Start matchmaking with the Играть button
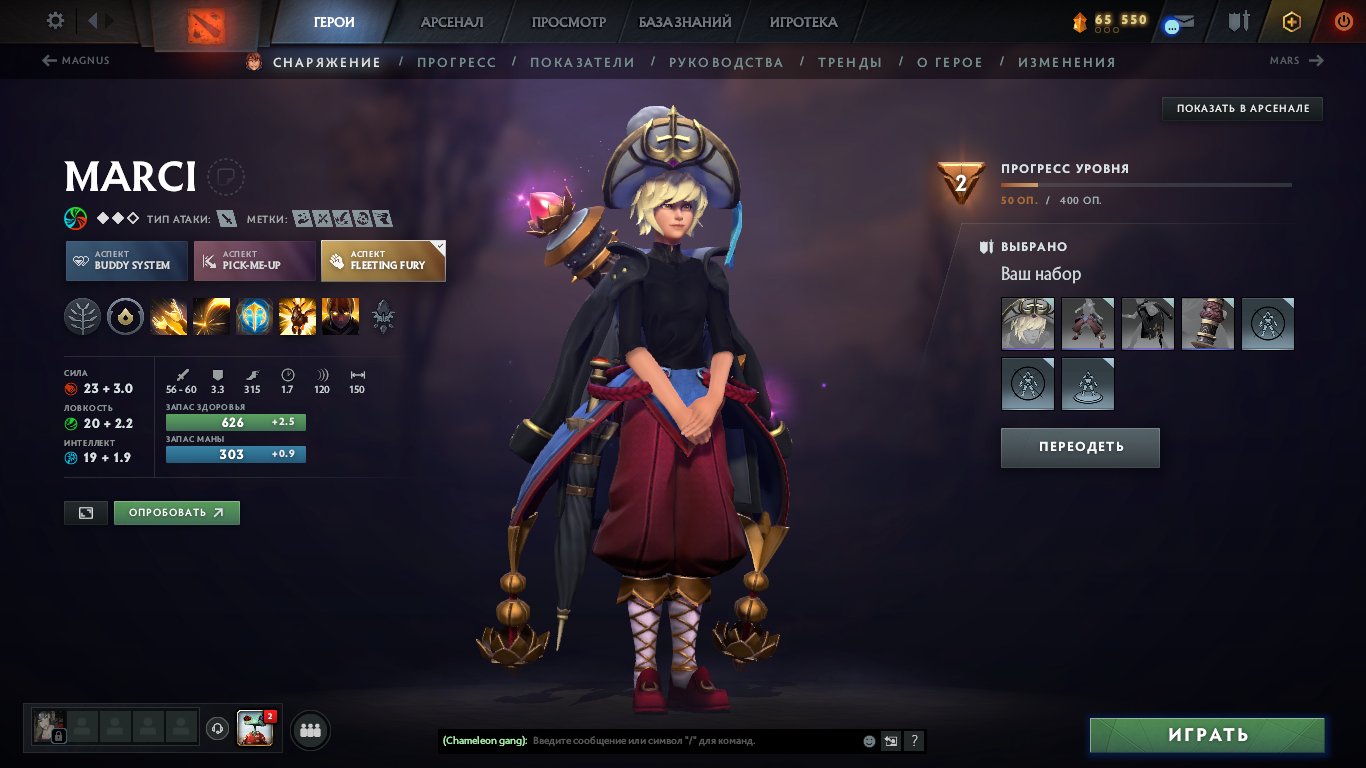Viewport: 1366px width, 768px height. click(x=1207, y=735)
